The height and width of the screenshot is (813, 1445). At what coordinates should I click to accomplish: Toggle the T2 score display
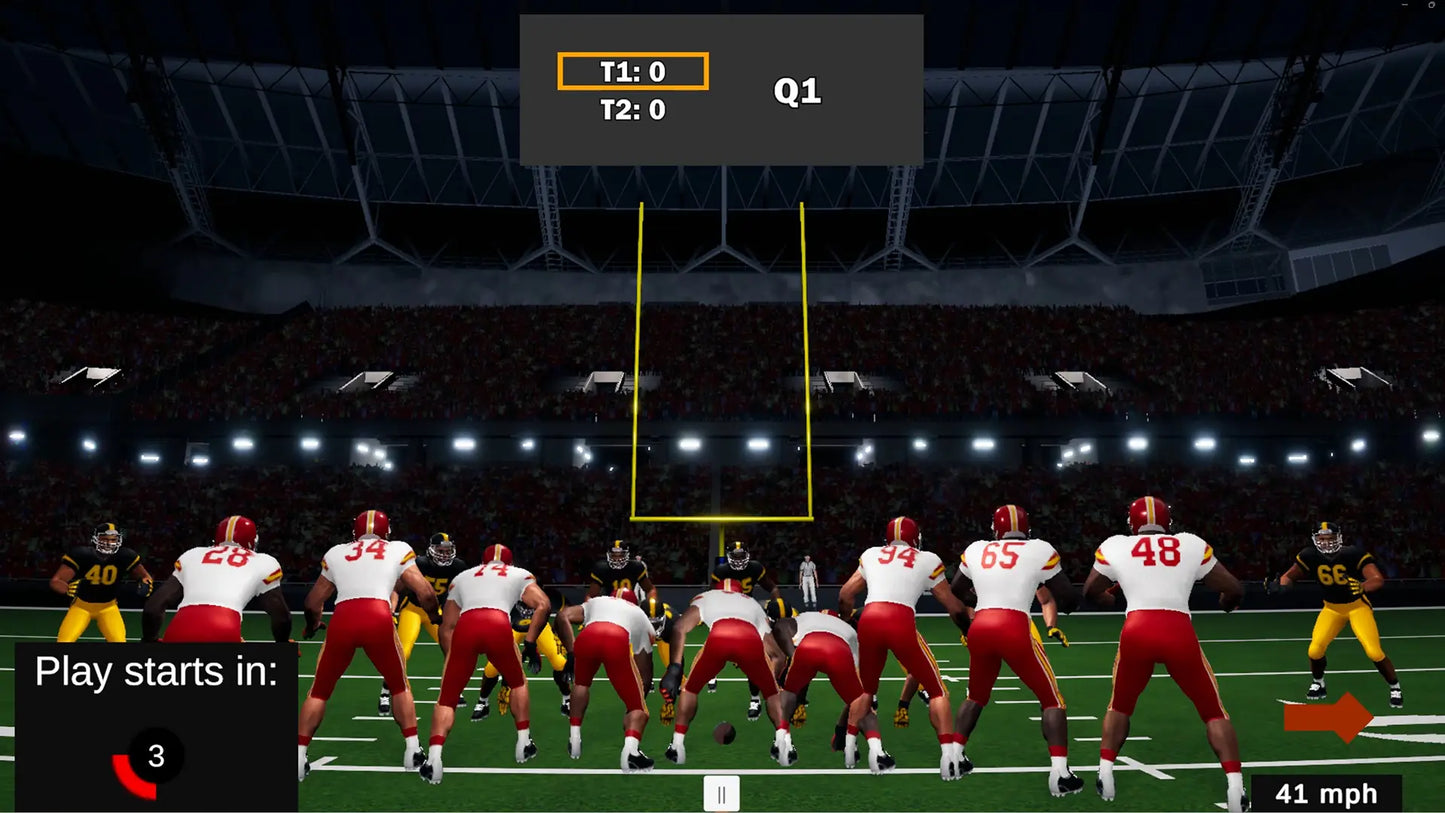point(631,109)
